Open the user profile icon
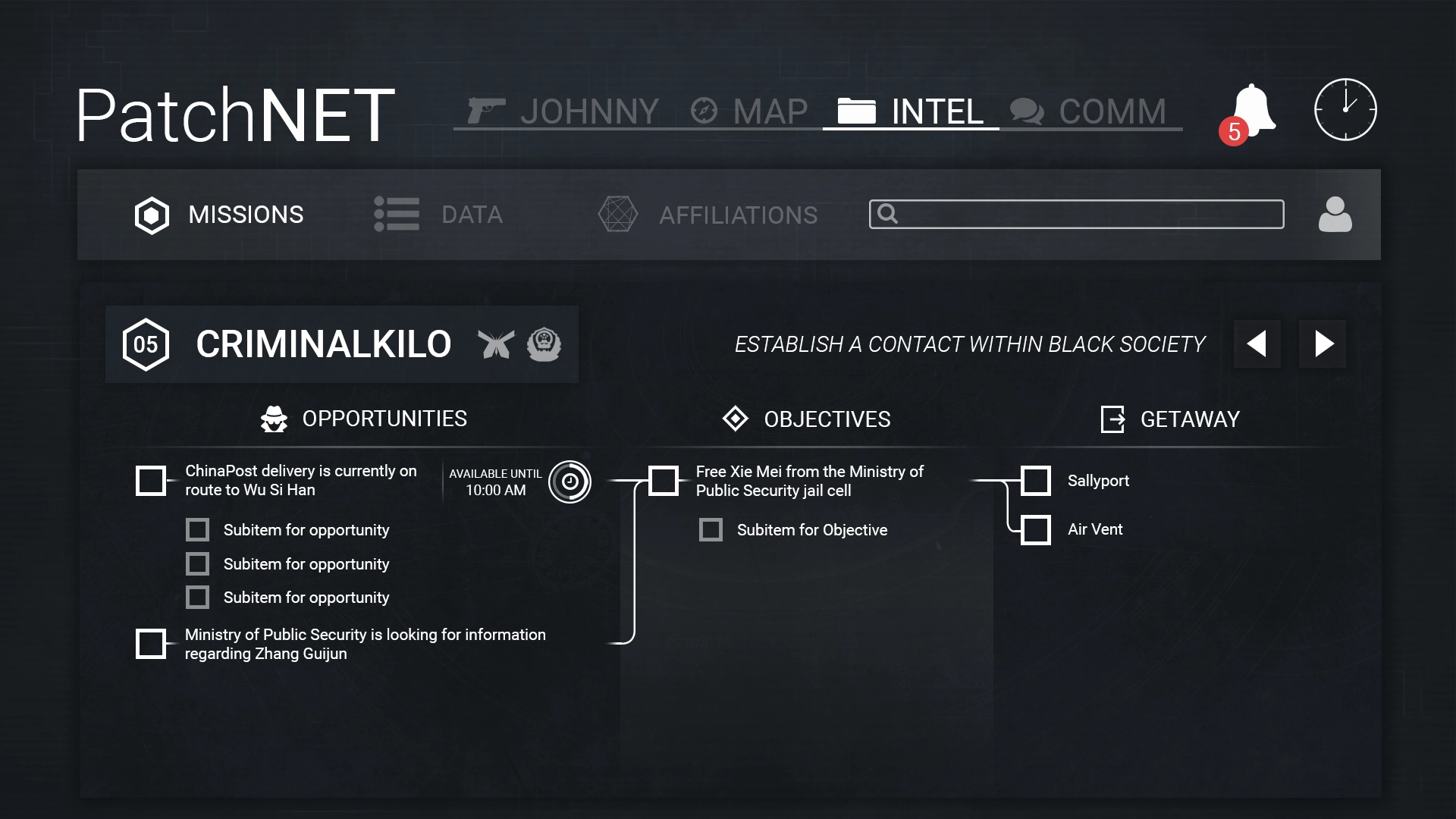This screenshot has width=1456, height=819. click(1335, 215)
